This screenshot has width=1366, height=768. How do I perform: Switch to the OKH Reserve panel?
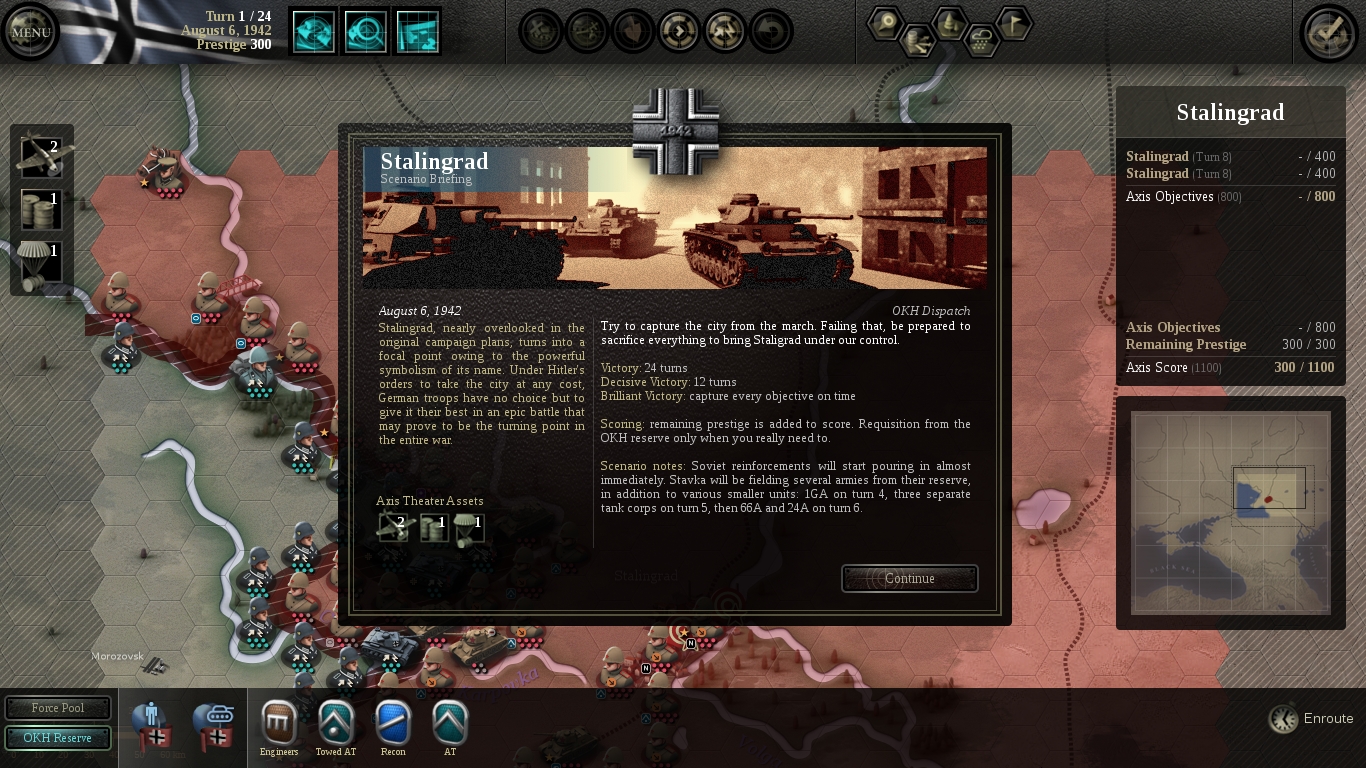[58, 738]
